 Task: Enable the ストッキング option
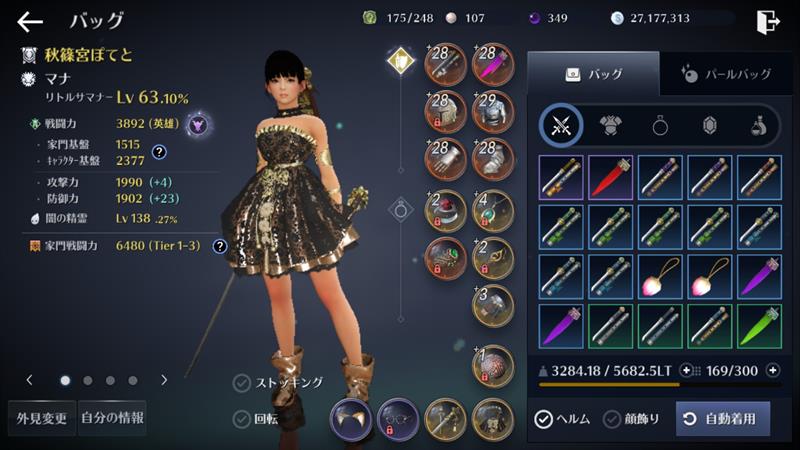coord(242,382)
